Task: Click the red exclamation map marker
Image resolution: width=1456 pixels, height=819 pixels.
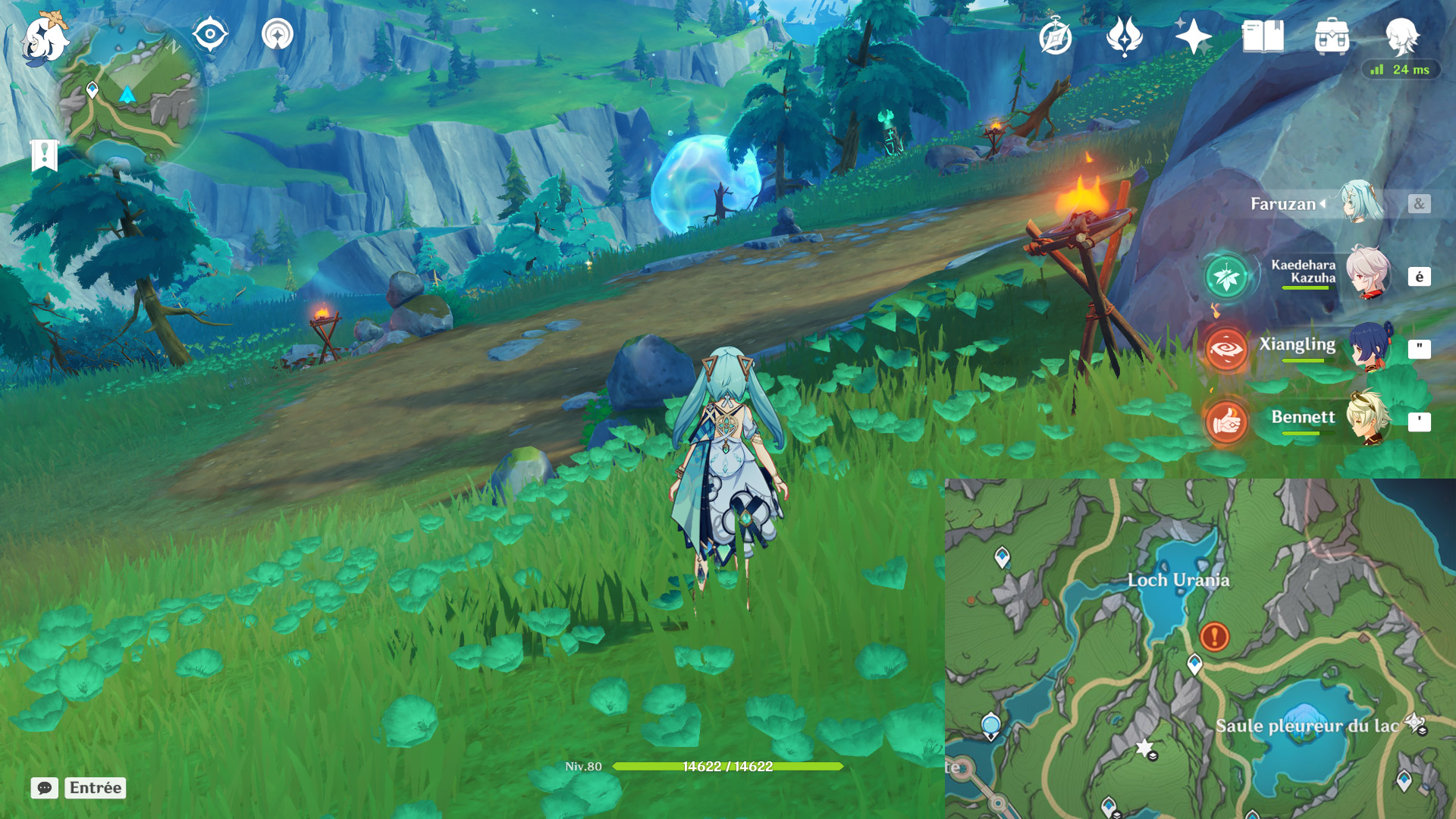Action: pos(1214,636)
